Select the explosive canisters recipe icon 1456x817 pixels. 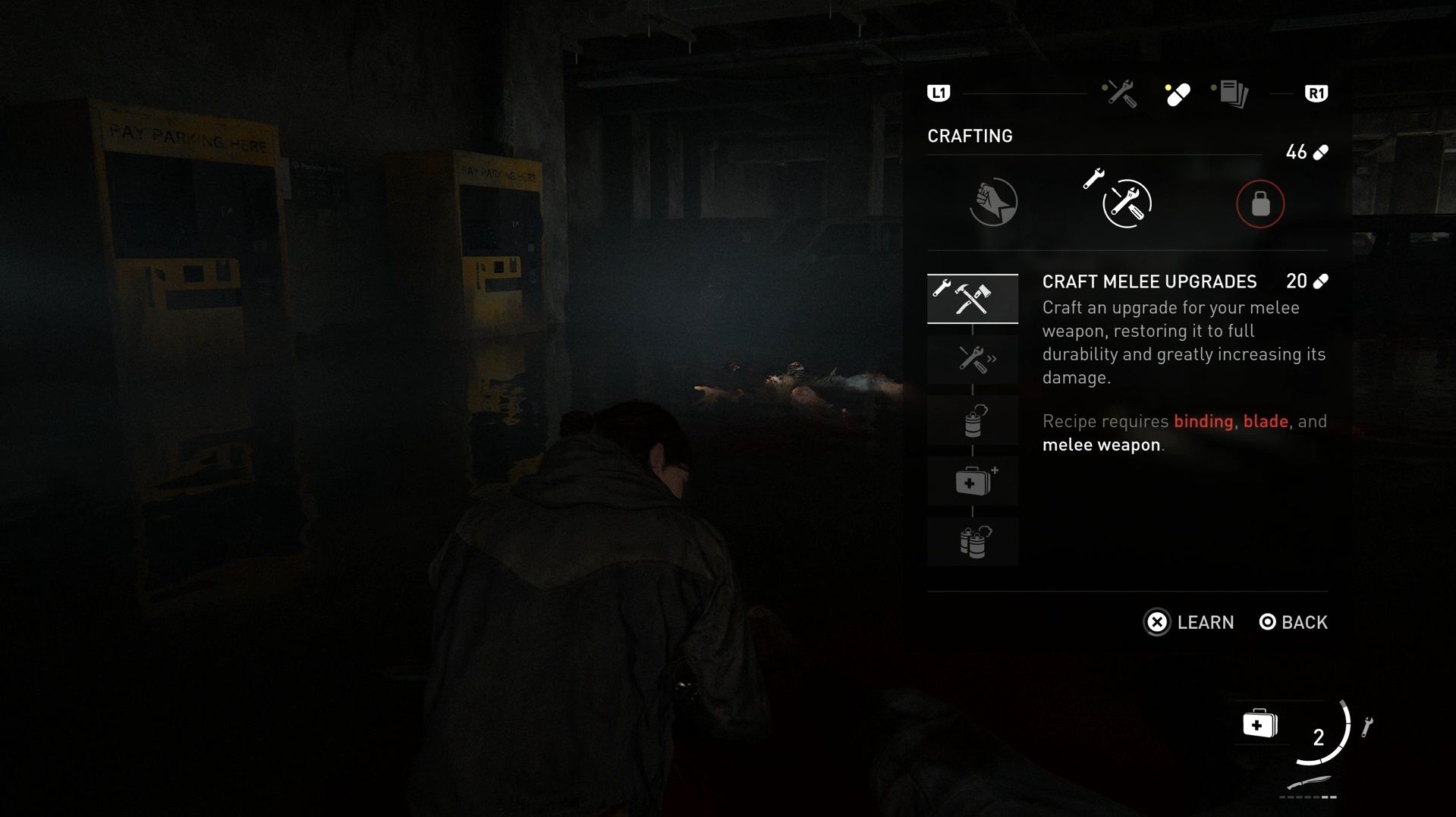click(973, 541)
